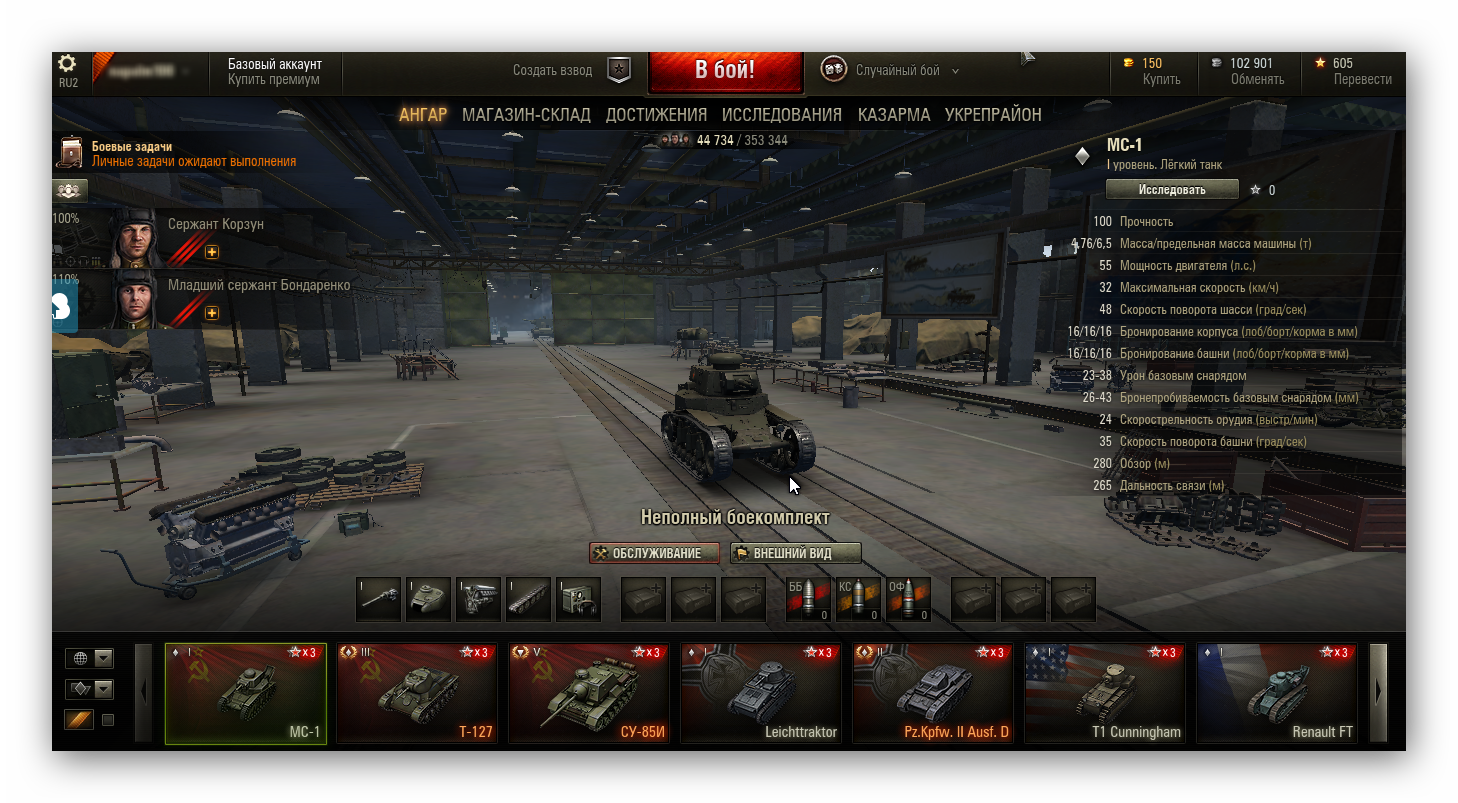Select the Renault FT tank card

1277,693
